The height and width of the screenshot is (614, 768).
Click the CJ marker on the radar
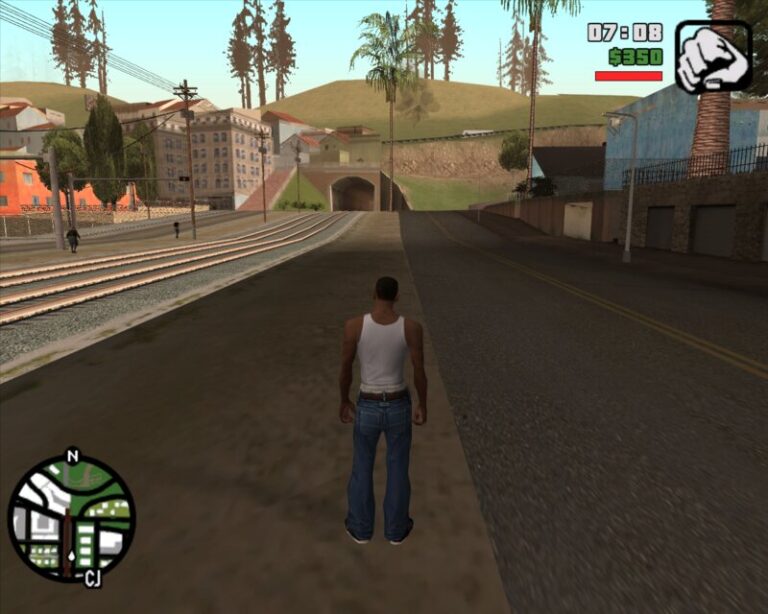tap(92, 578)
